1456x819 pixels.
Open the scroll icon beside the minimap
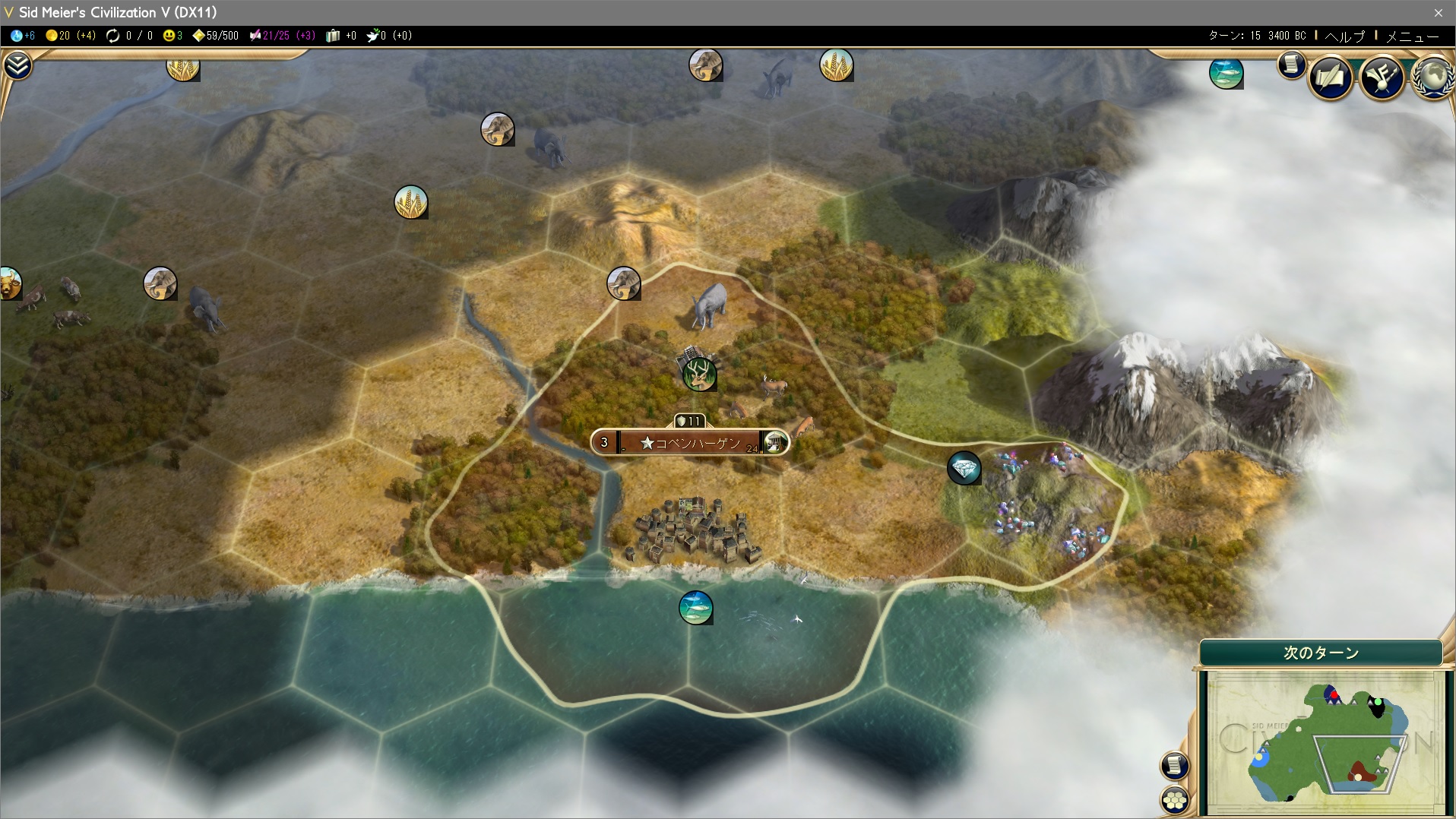pyautogui.click(x=1174, y=765)
